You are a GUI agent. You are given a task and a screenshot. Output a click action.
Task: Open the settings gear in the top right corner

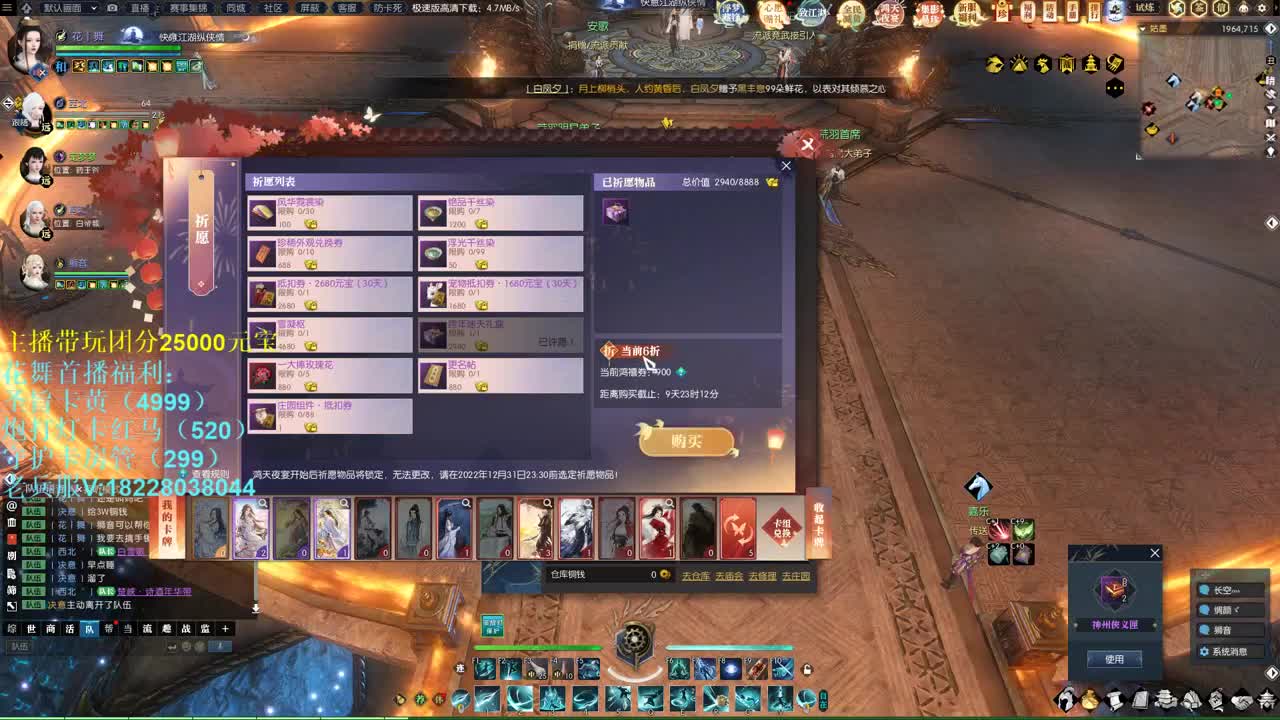click(1263, 8)
